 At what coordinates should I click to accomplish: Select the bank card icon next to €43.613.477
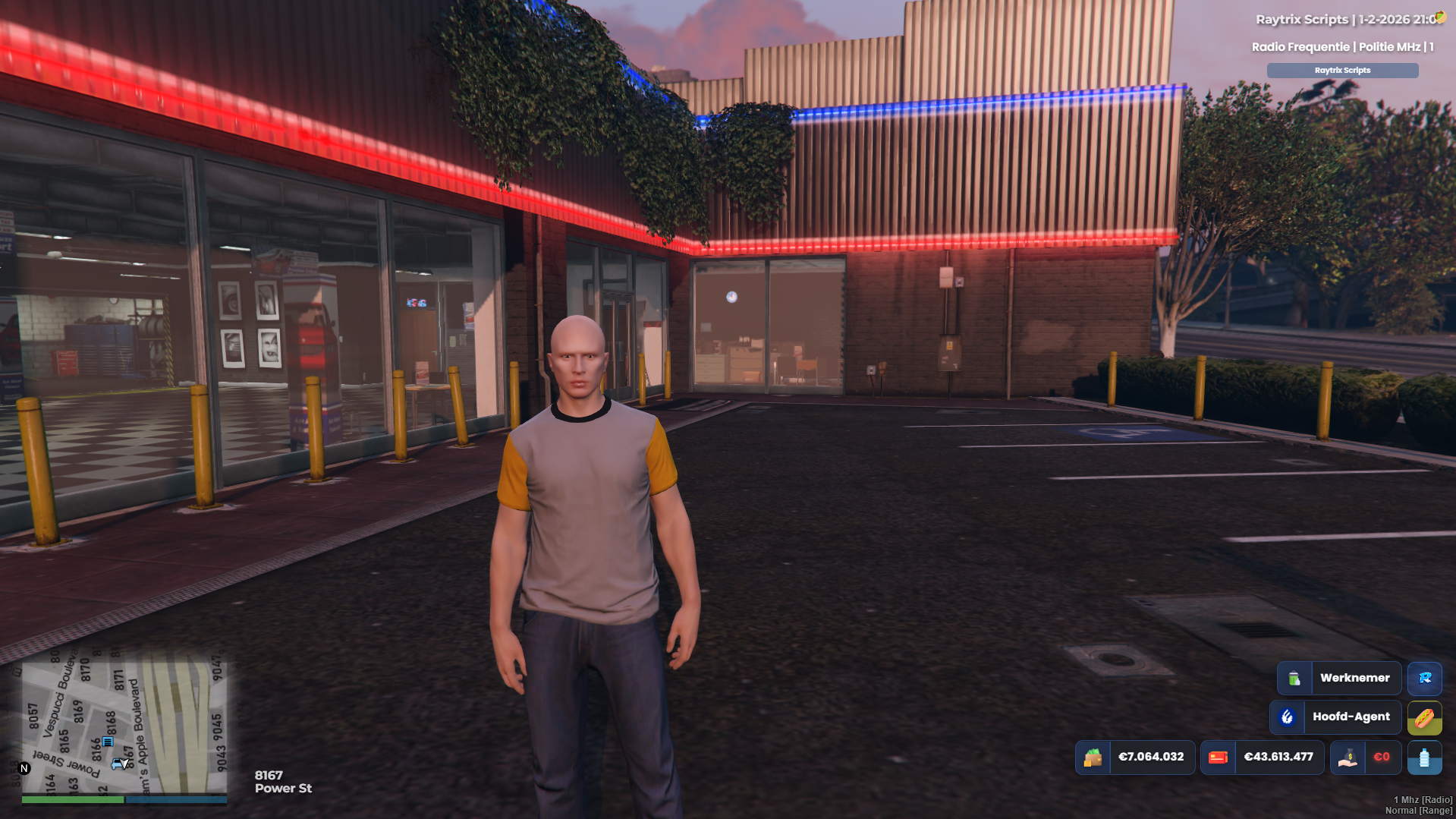(1219, 758)
